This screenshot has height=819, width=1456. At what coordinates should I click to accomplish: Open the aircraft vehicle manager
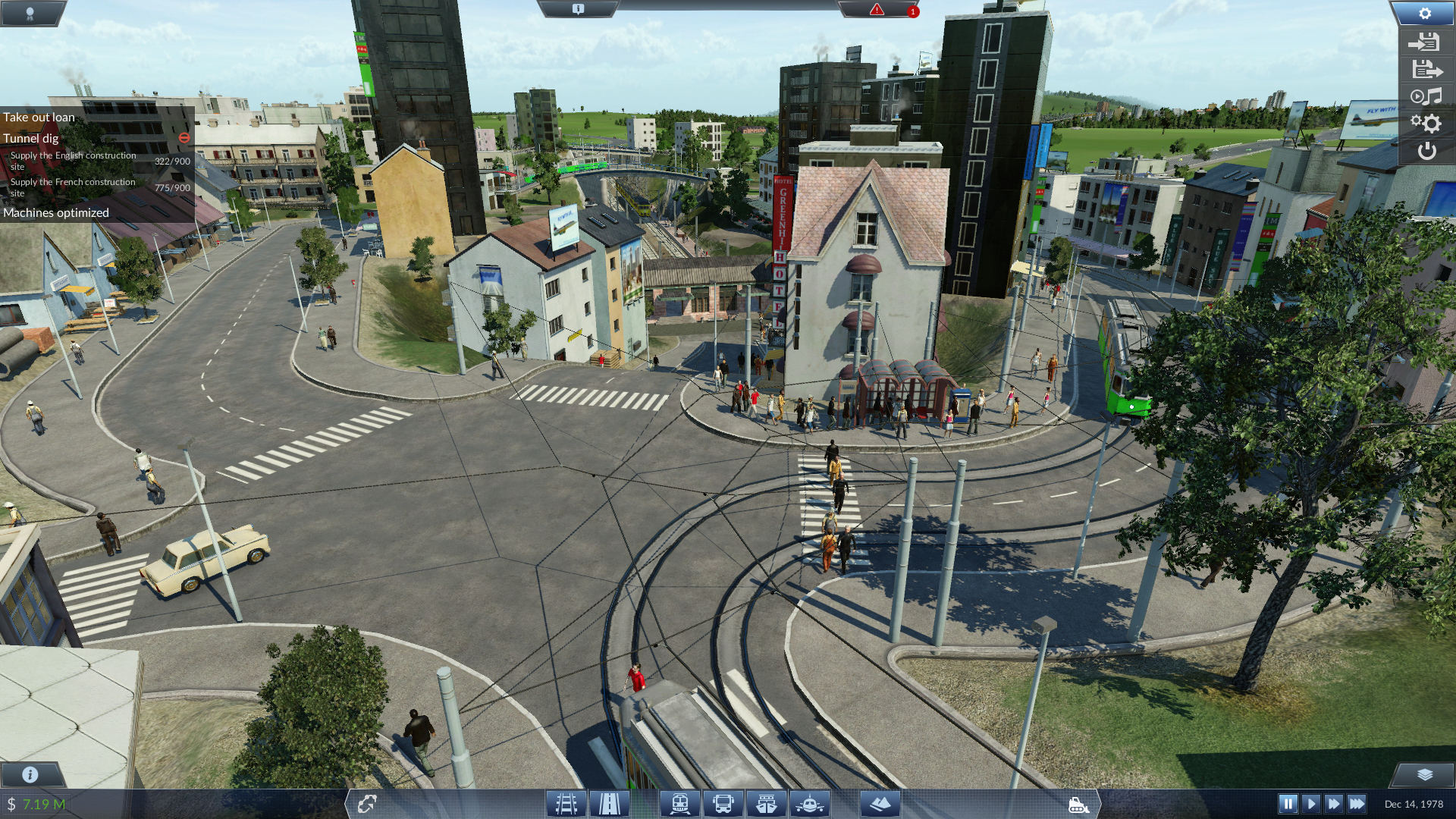809,804
